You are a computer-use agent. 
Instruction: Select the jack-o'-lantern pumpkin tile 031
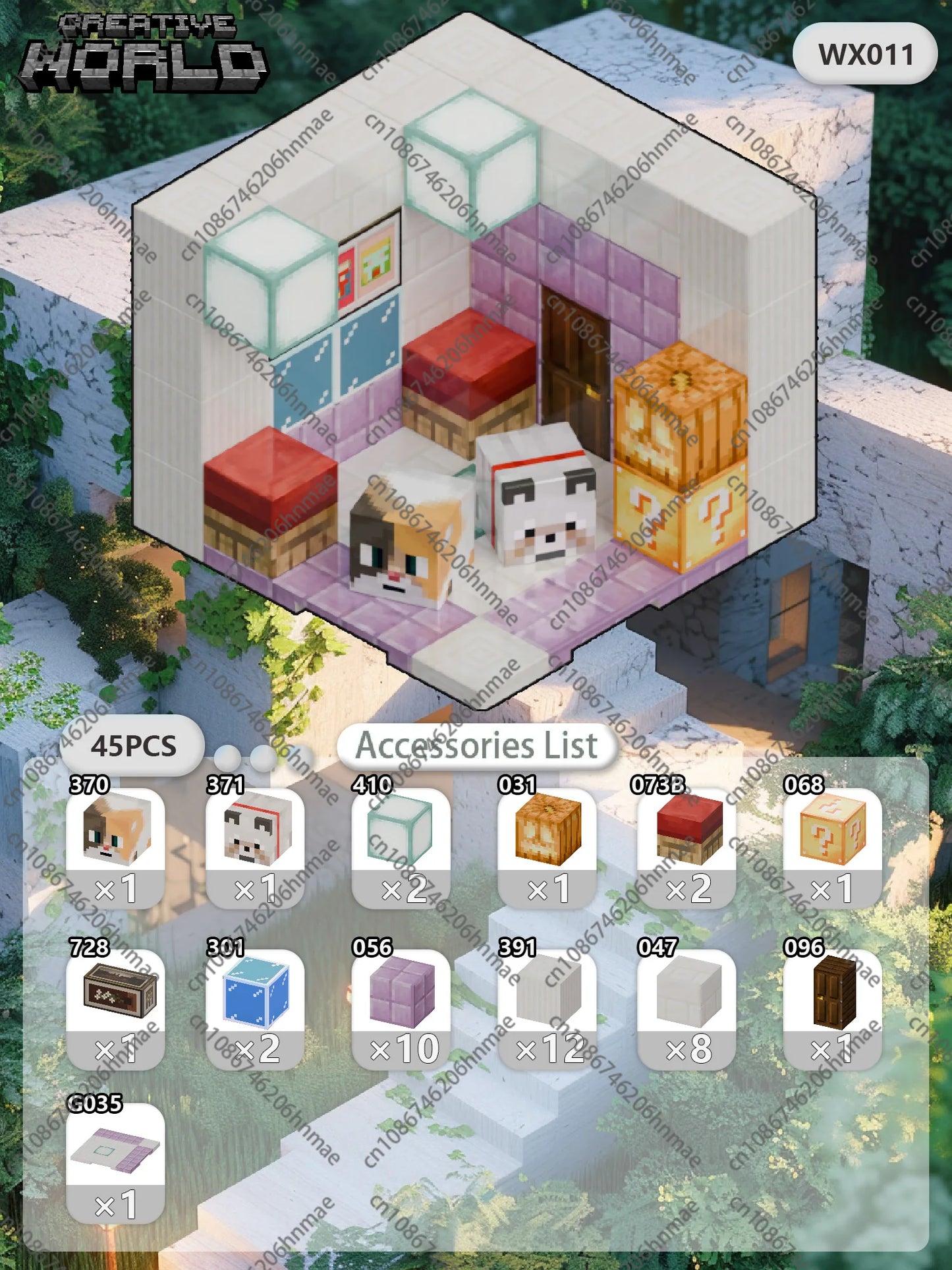pos(547,847)
